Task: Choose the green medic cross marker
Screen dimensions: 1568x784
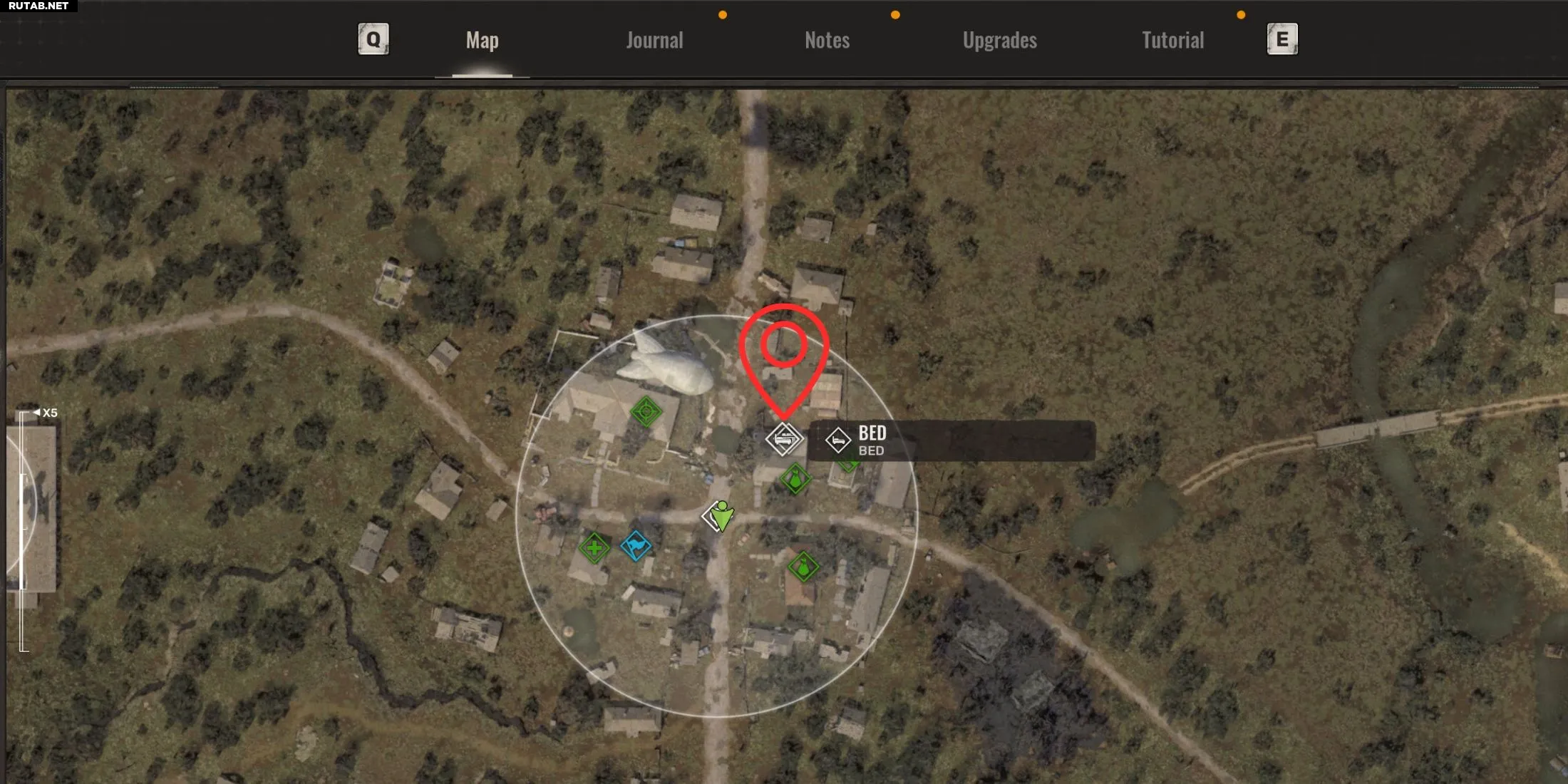Action: coord(594,548)
